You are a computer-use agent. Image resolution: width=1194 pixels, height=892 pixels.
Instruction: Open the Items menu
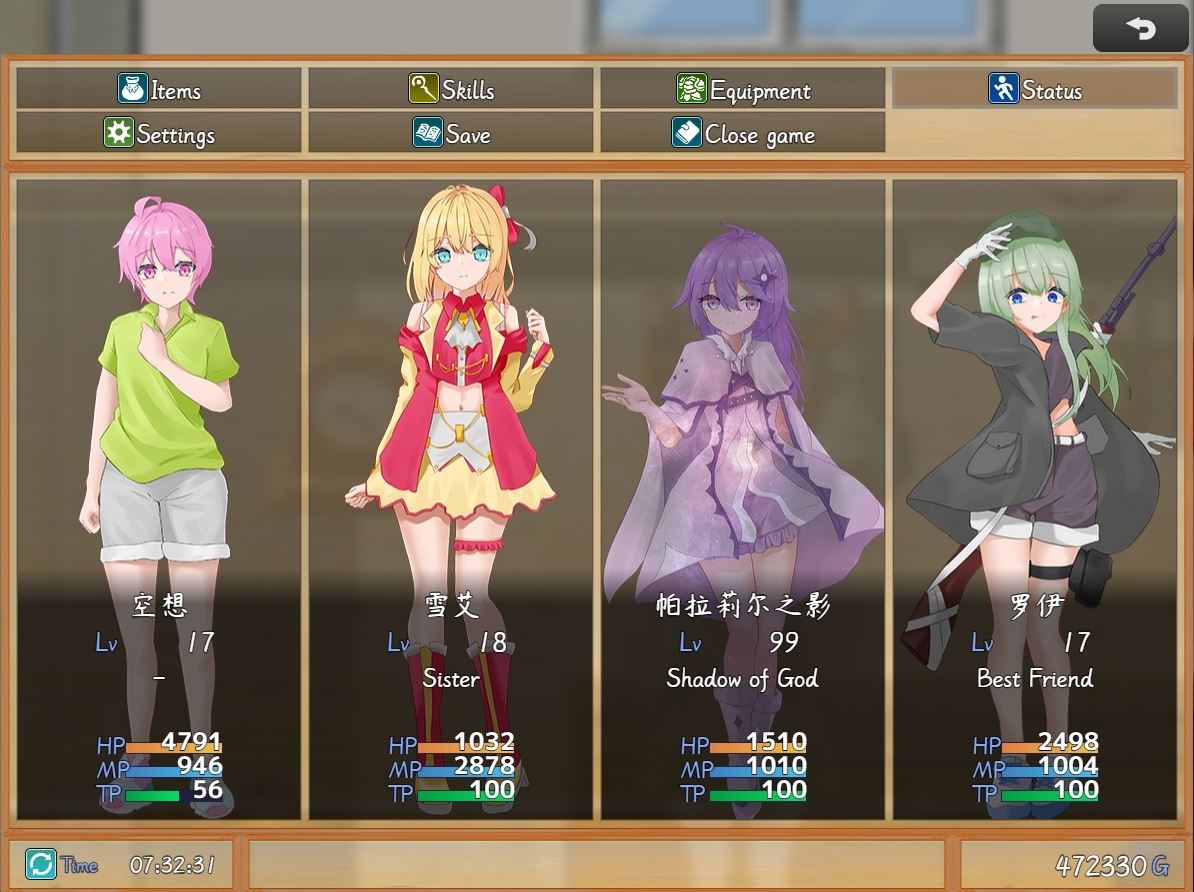click(159, 90)
